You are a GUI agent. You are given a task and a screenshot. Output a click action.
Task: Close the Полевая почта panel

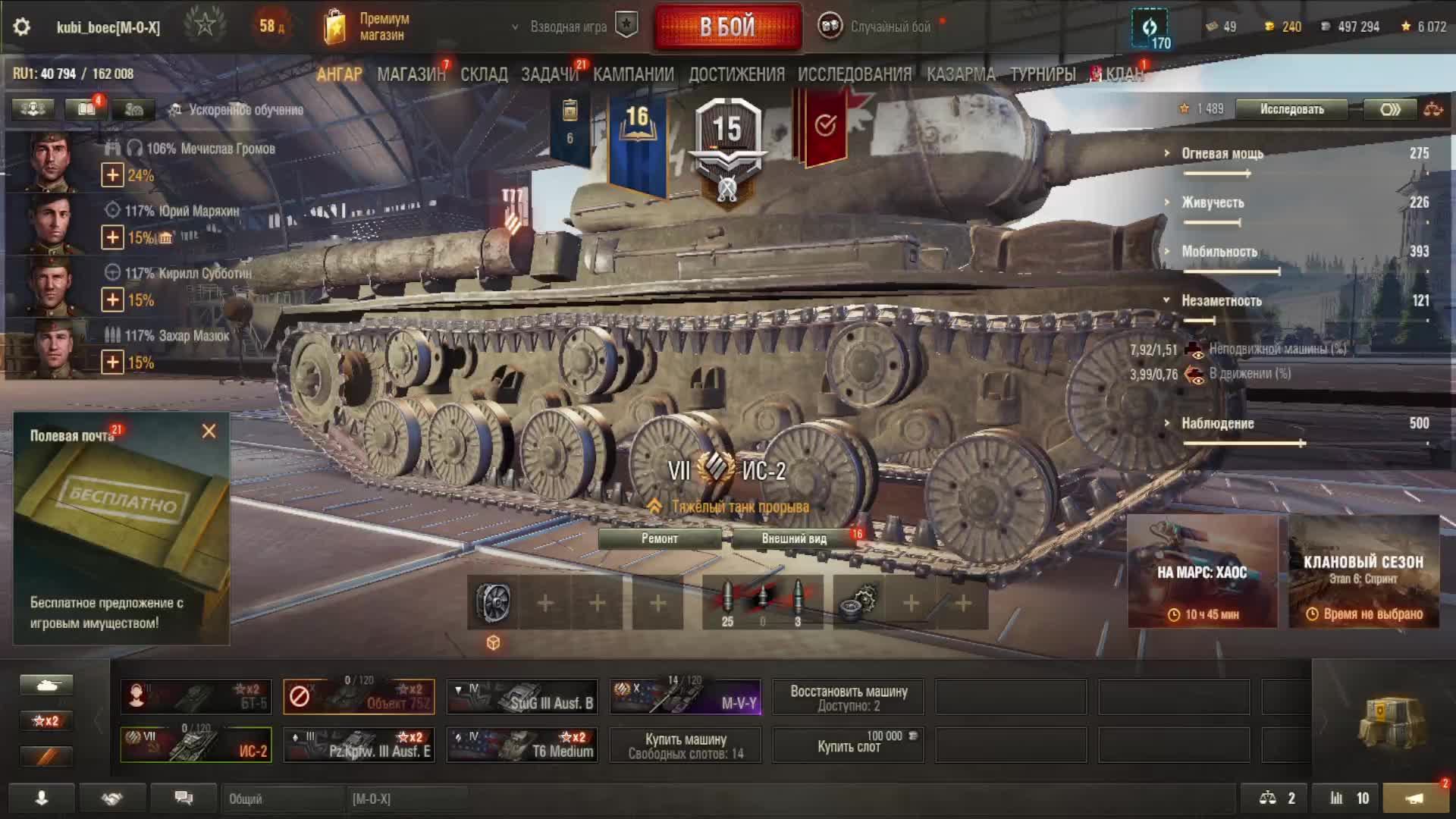tap(209, 431)
